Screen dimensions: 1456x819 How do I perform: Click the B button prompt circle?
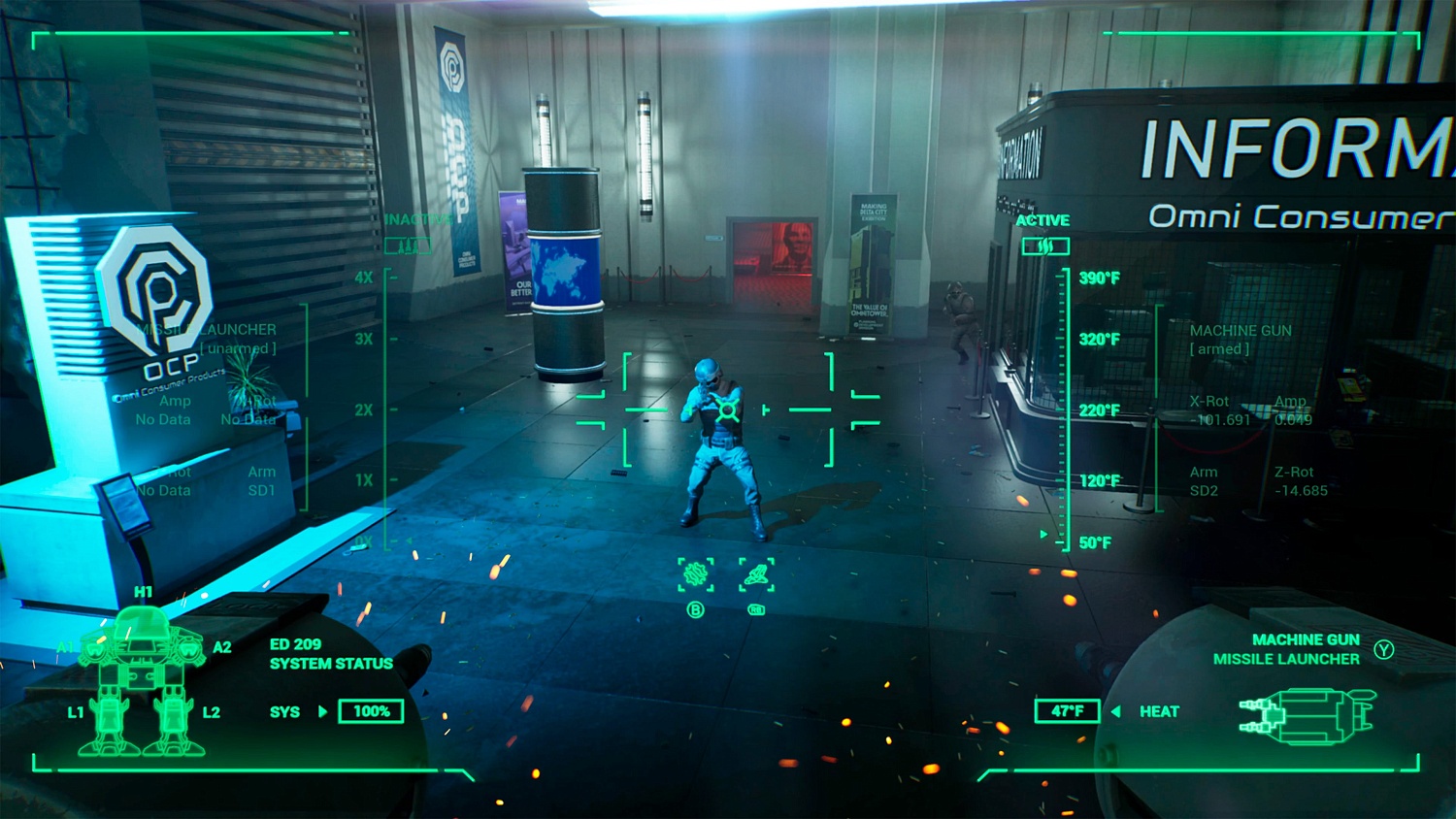click(695, 609)
